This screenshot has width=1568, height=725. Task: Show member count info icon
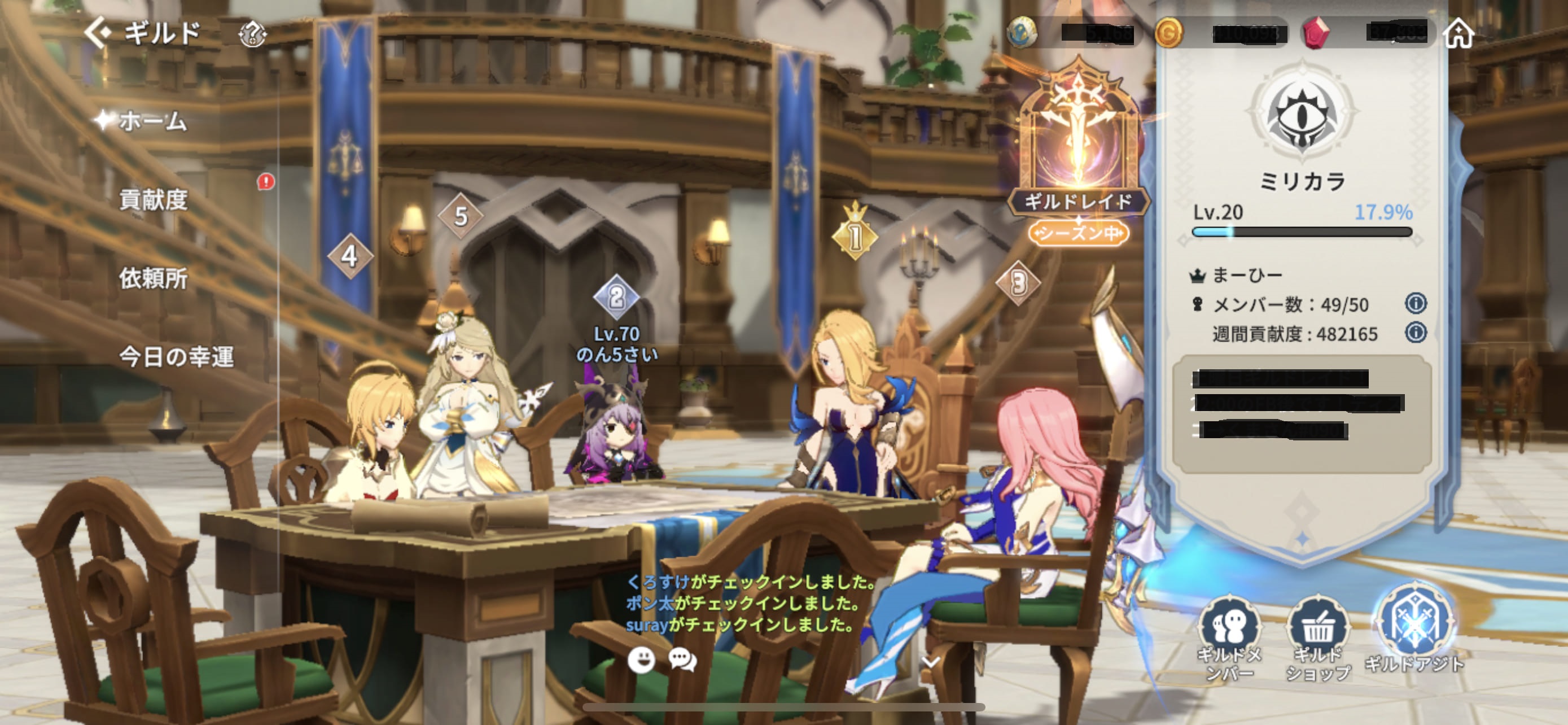(1416, 303)
